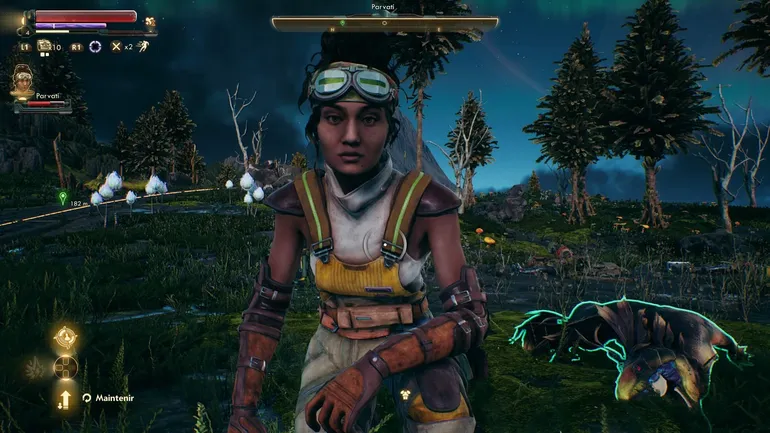Activate the circular tactical time dilation icon
This screenshot has height=433, width=770.
point(95,46)
